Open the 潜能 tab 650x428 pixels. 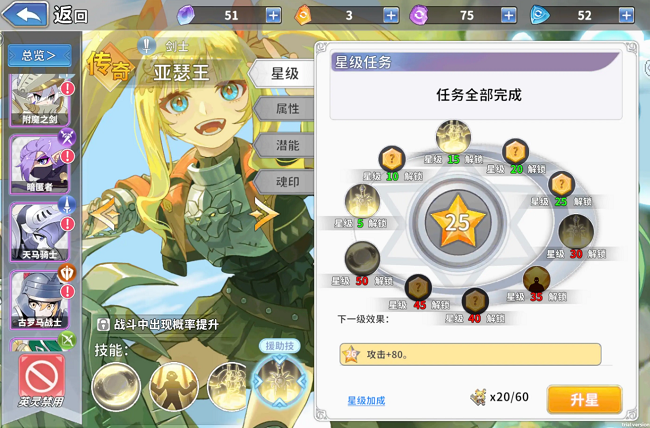[287, 144]
